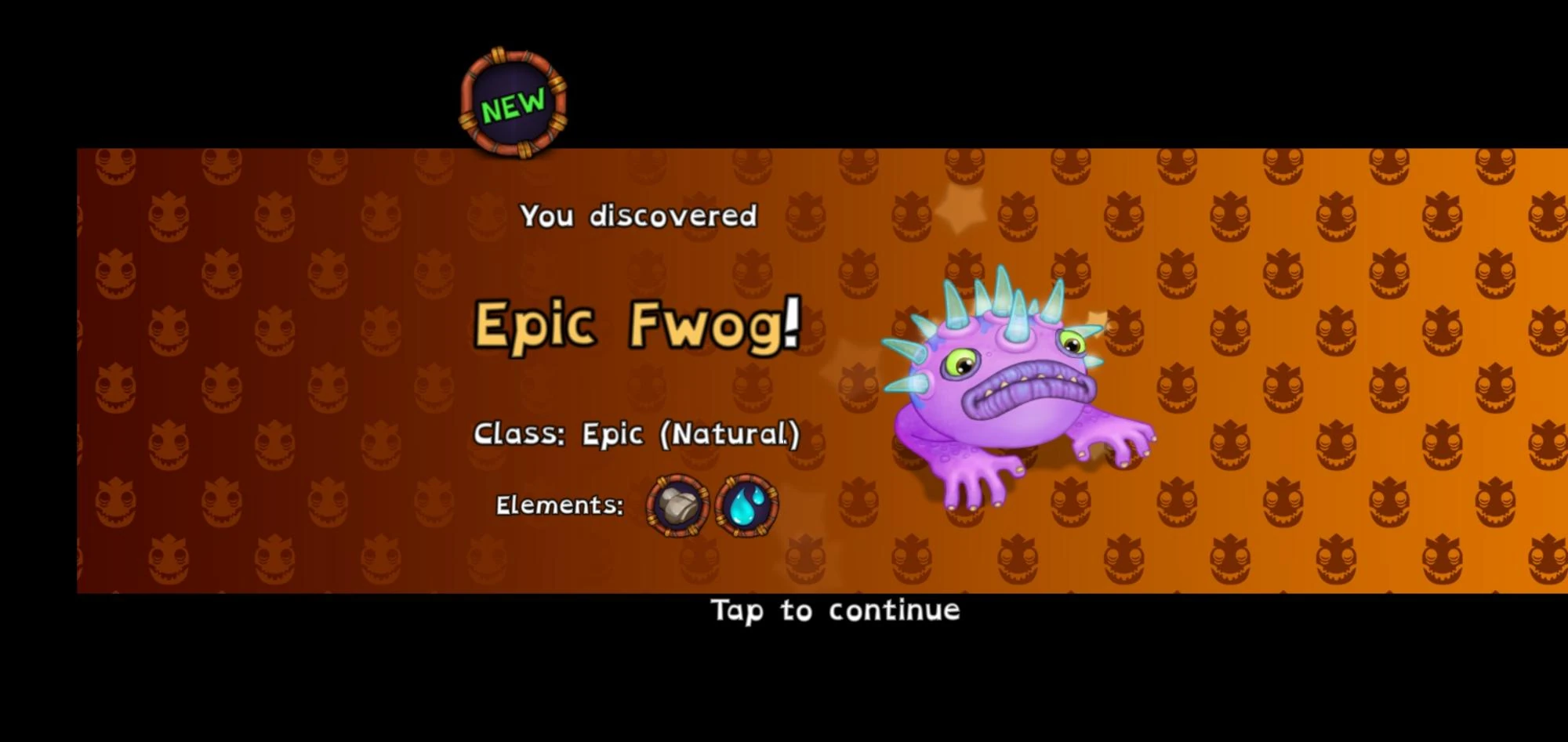Viewport: 1568px width, 742px height.
Task: Click the green NEW discovery badge
Action: pos(512,100)
